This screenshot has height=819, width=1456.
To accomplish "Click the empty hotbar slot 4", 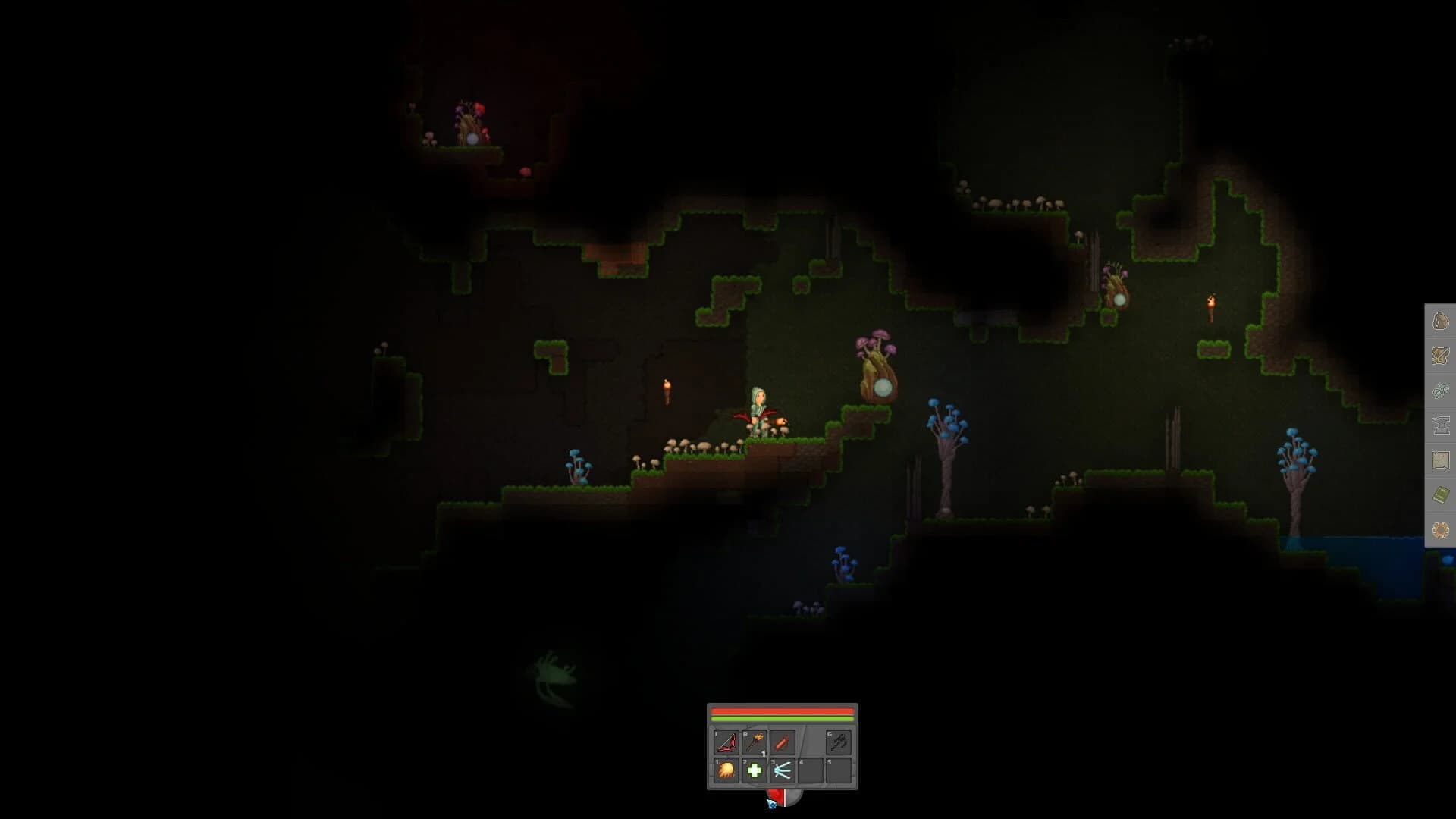I will (x=811, y=771).
